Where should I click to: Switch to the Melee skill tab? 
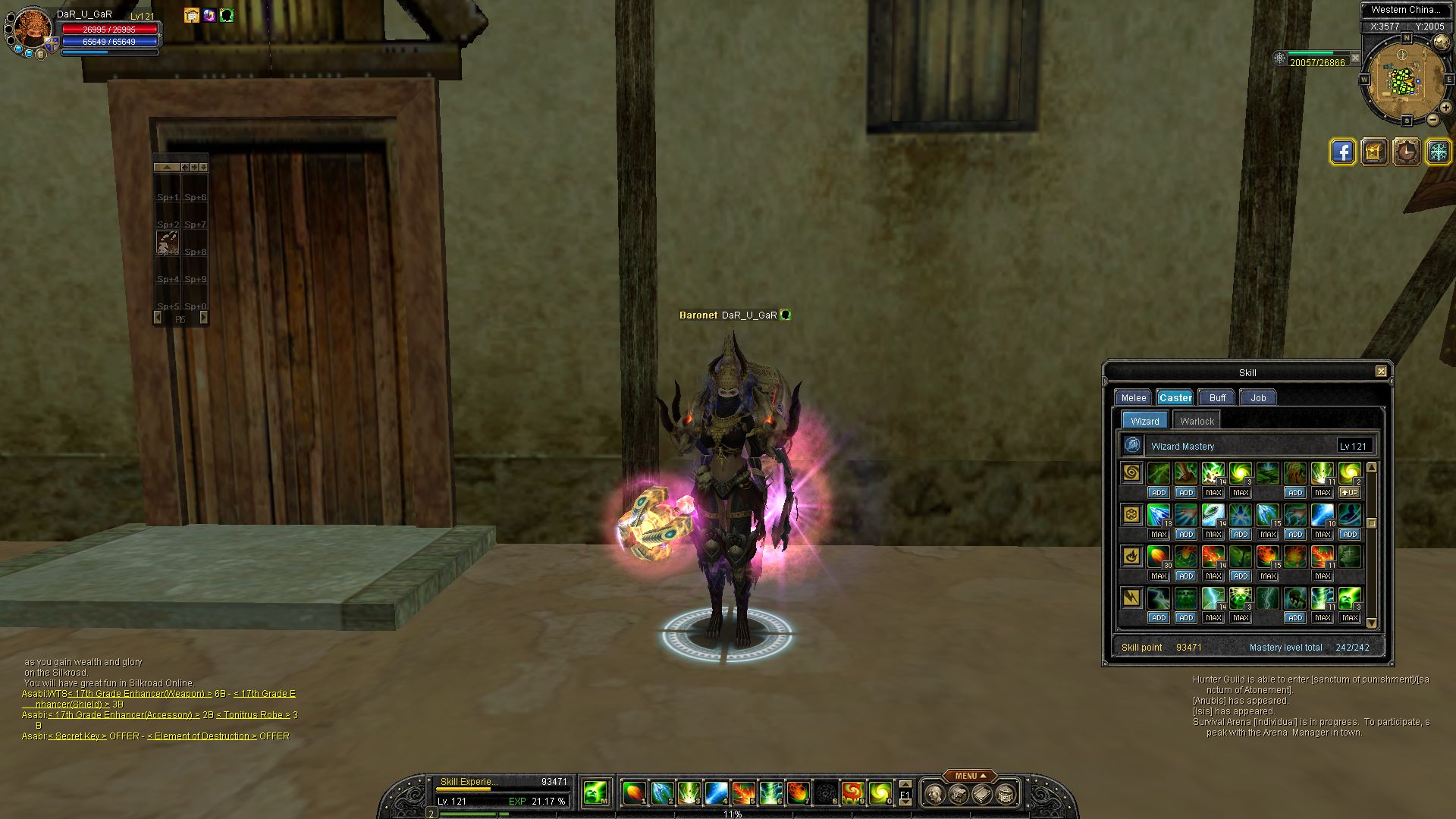(x=1134, y=397)
